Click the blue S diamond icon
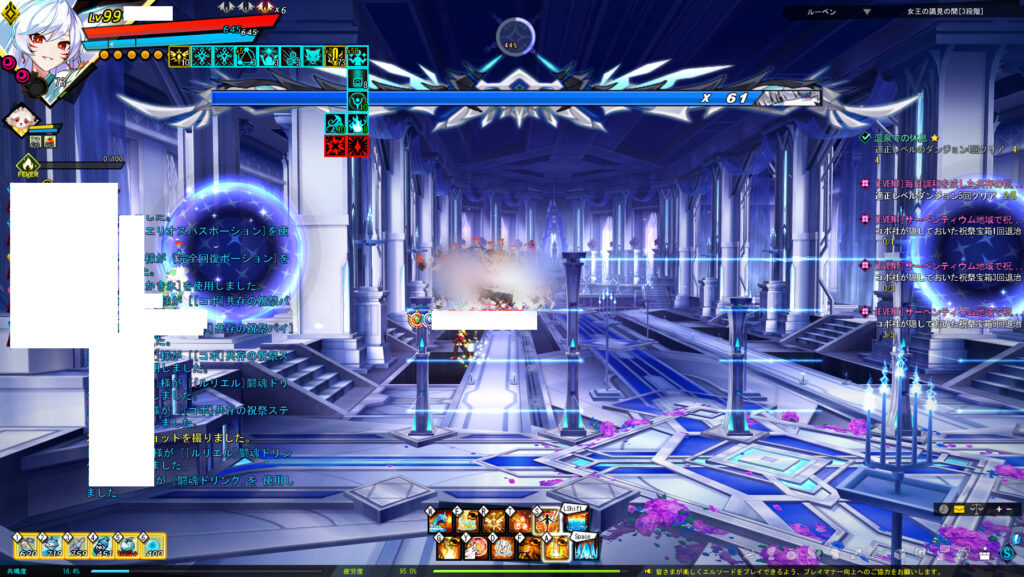This screenshot has width=1024, height=577. 1007,552
